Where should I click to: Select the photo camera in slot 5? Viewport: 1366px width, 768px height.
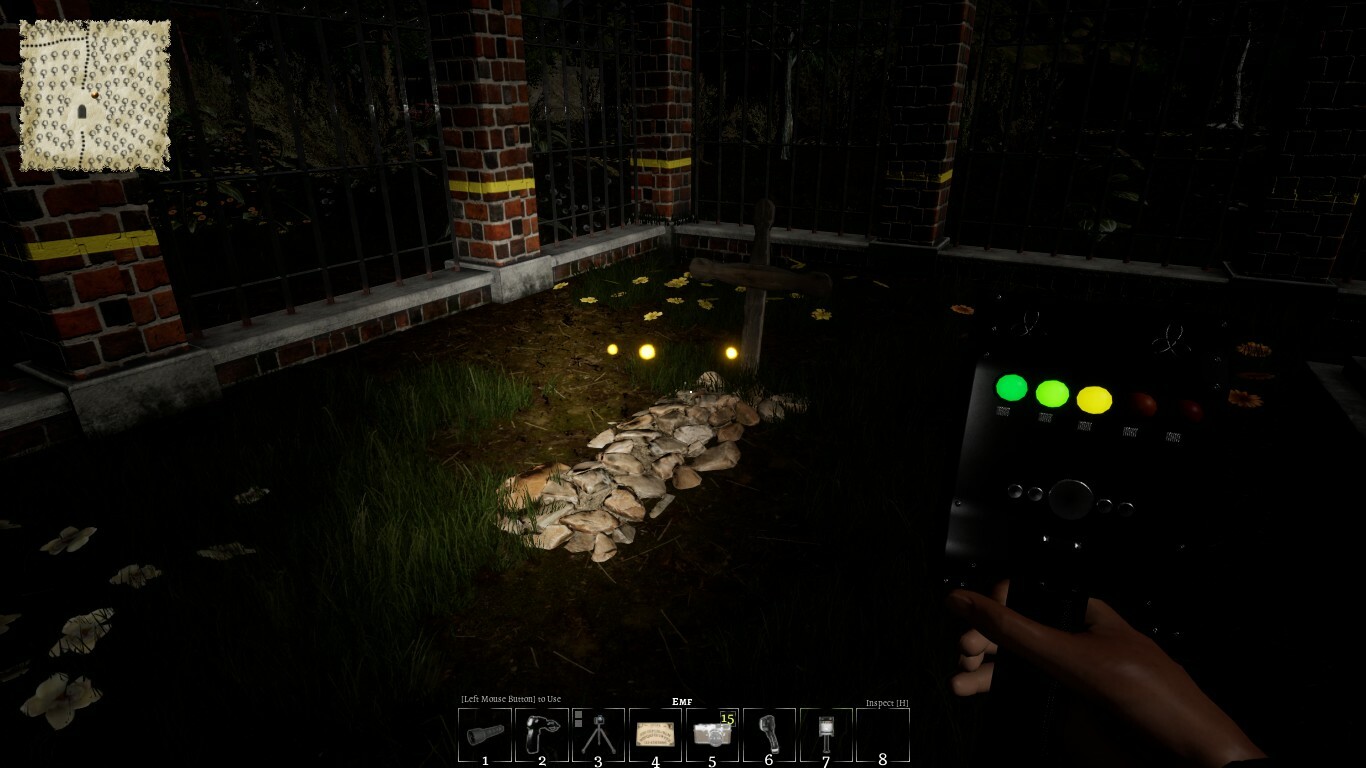click(x=710, y=733)
